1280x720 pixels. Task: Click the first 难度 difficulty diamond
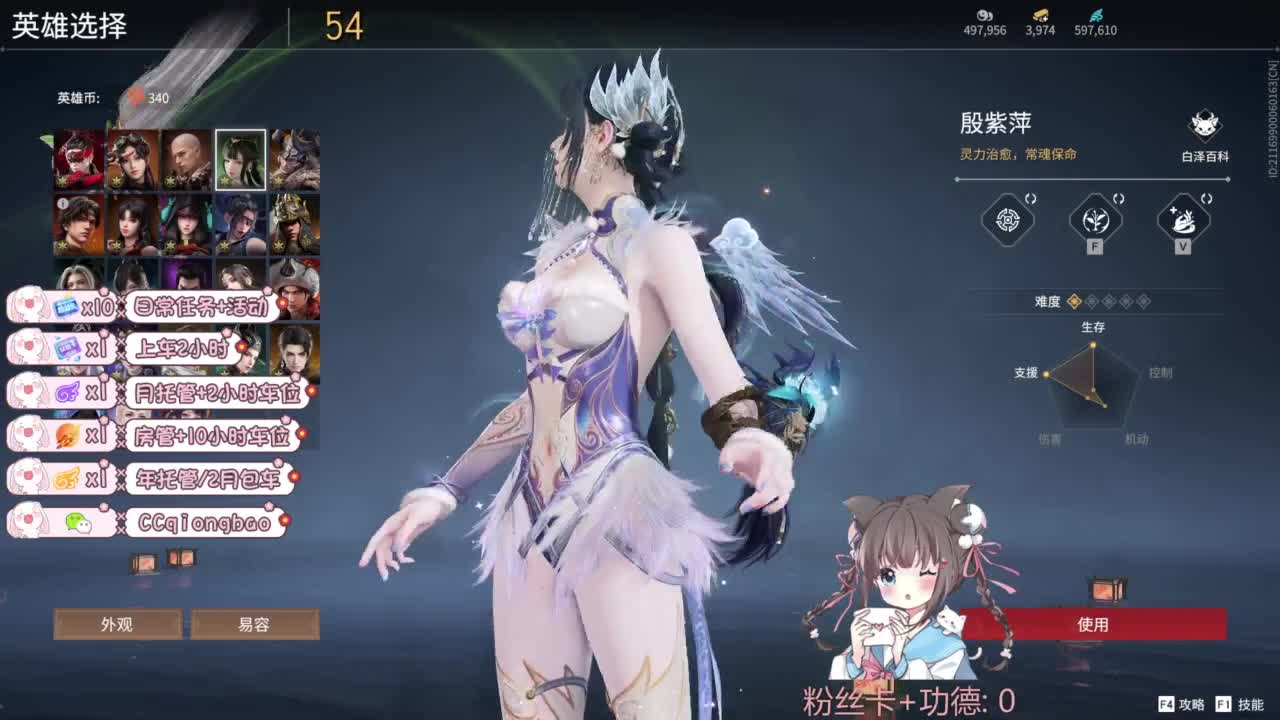click(1075, 302)
